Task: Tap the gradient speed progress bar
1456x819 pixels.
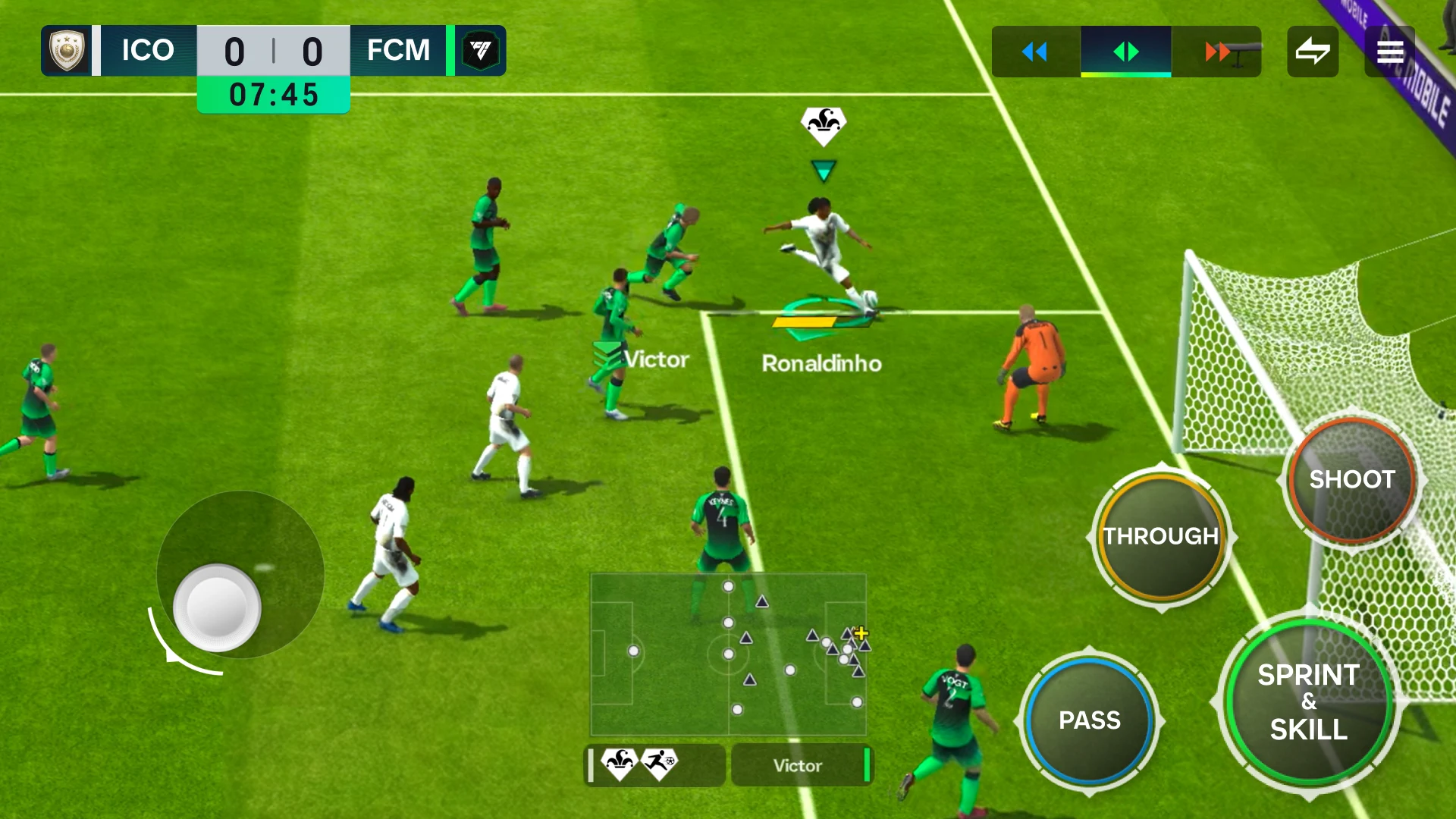Action: coord(1125,76)
